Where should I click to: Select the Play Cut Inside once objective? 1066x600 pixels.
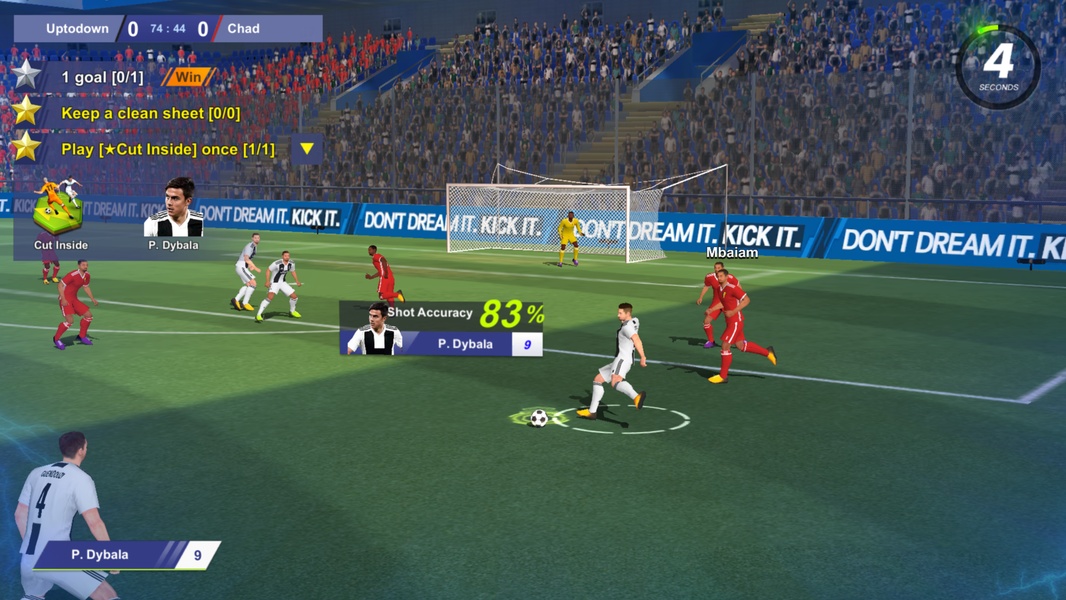167,149
